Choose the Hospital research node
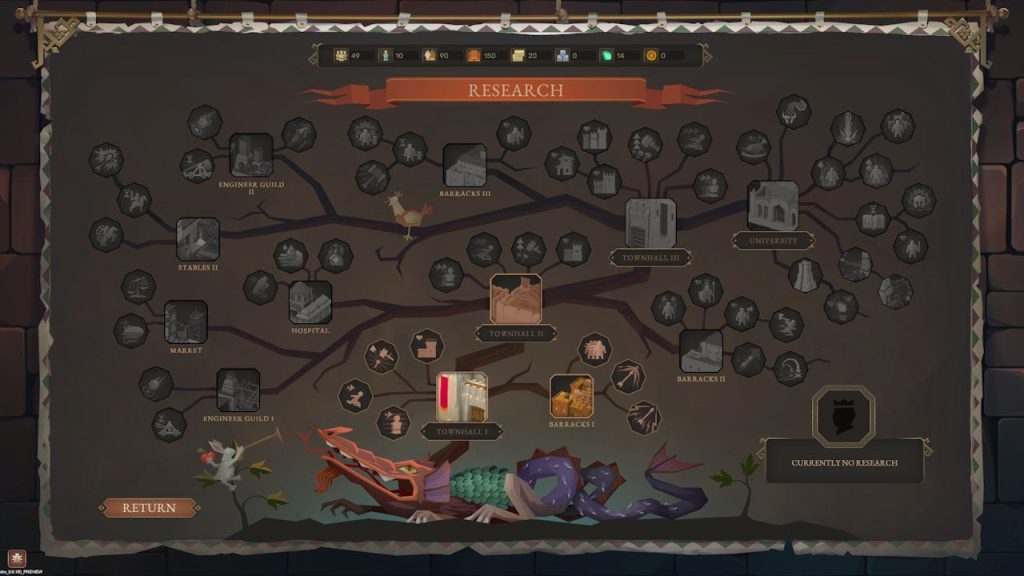 pos(310,302)
